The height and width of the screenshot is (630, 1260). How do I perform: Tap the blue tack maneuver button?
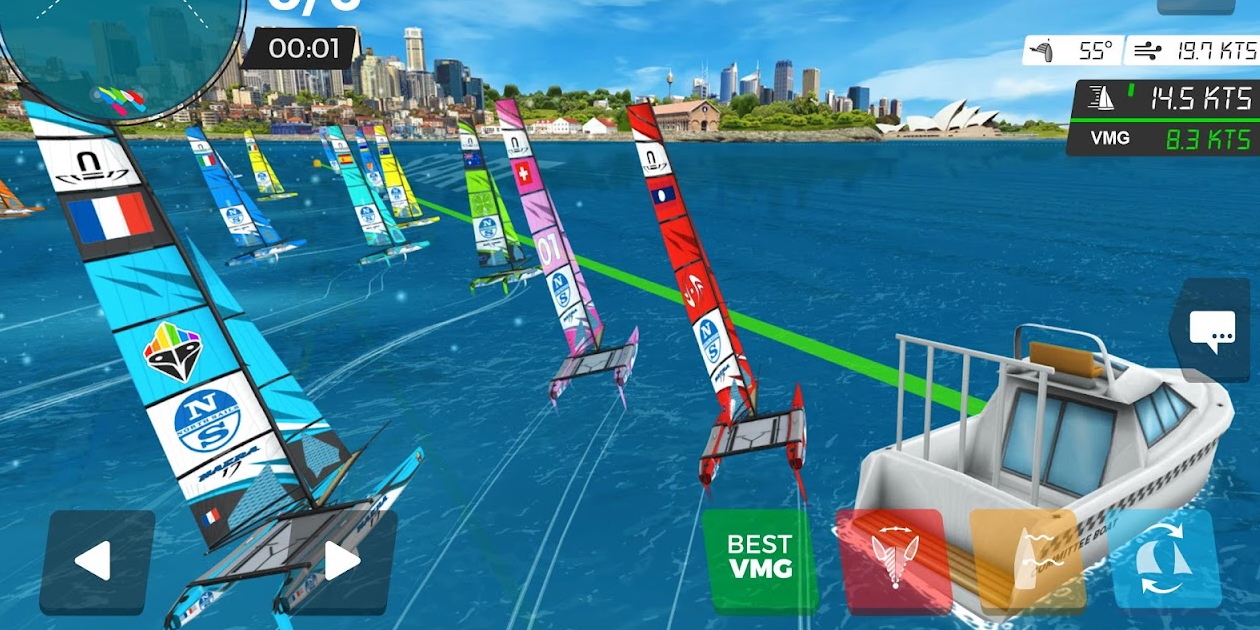(1165, 558)
